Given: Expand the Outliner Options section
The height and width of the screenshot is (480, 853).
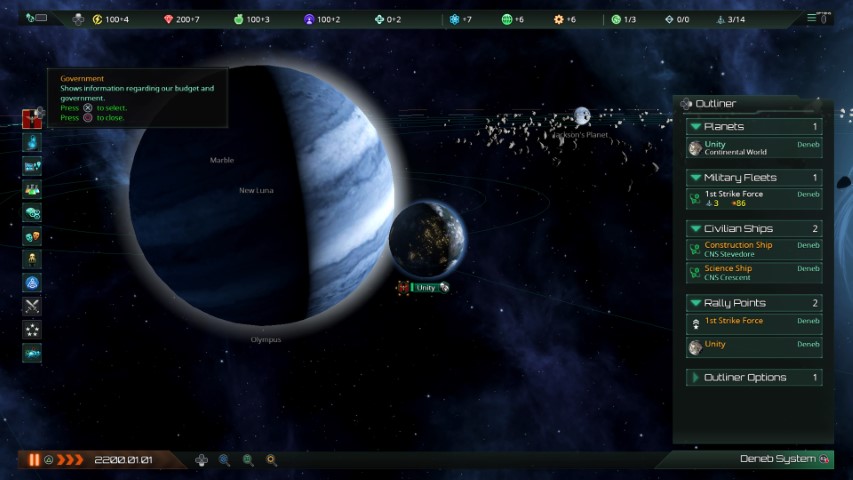Looking at the screenshot, I should (x=694, y=378).
